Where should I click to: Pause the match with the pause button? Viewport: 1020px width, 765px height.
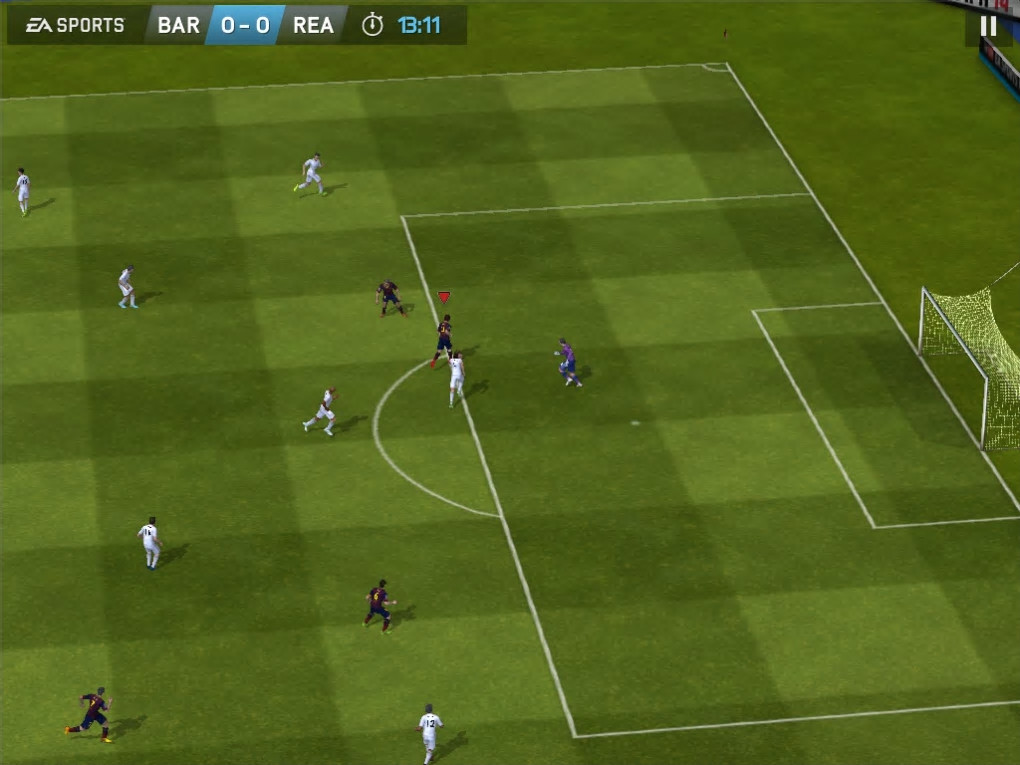(988, 27)
